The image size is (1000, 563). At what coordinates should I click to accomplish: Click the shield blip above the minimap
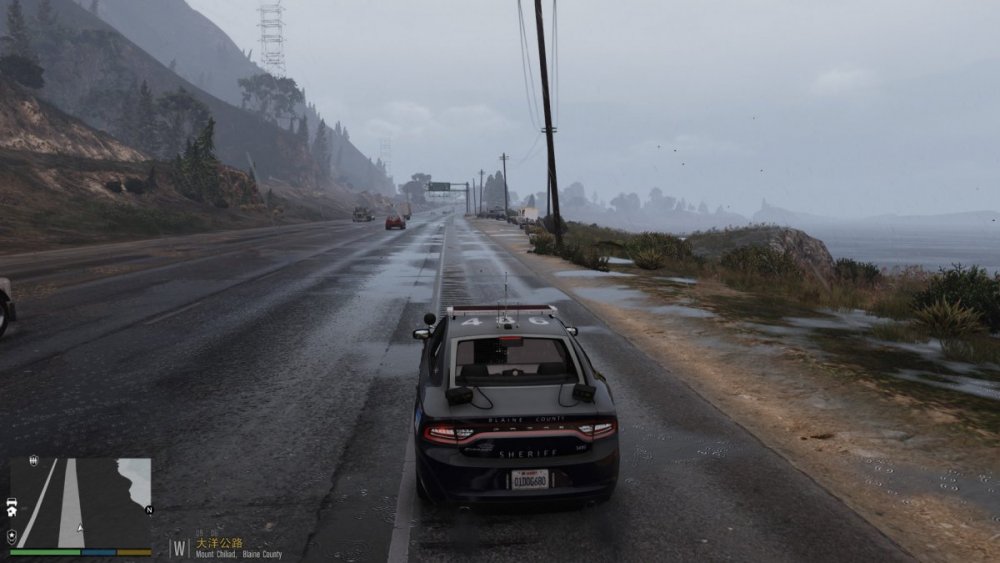34,461
